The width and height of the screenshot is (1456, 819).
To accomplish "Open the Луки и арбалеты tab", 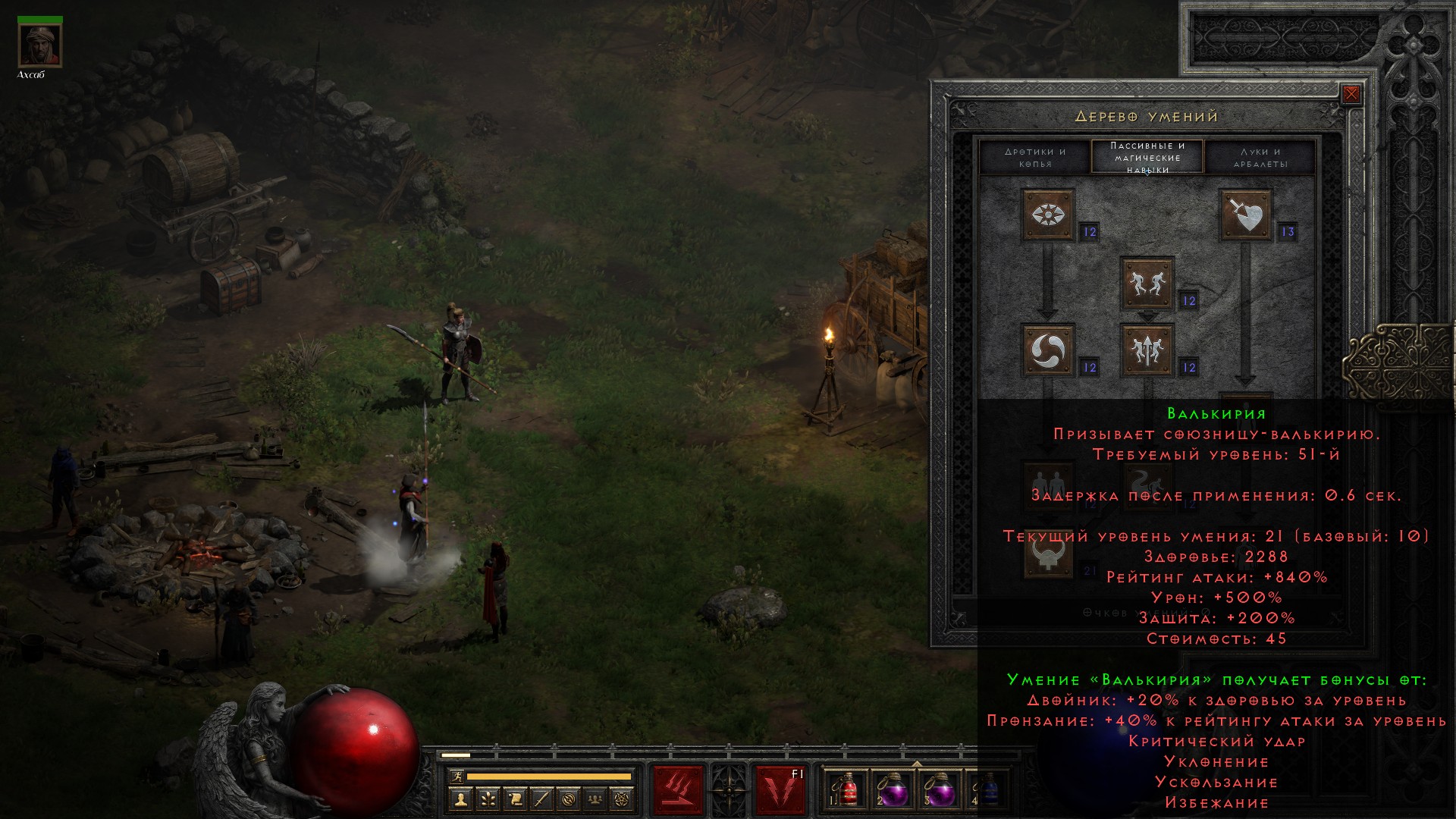I will tap(1260, 157).
